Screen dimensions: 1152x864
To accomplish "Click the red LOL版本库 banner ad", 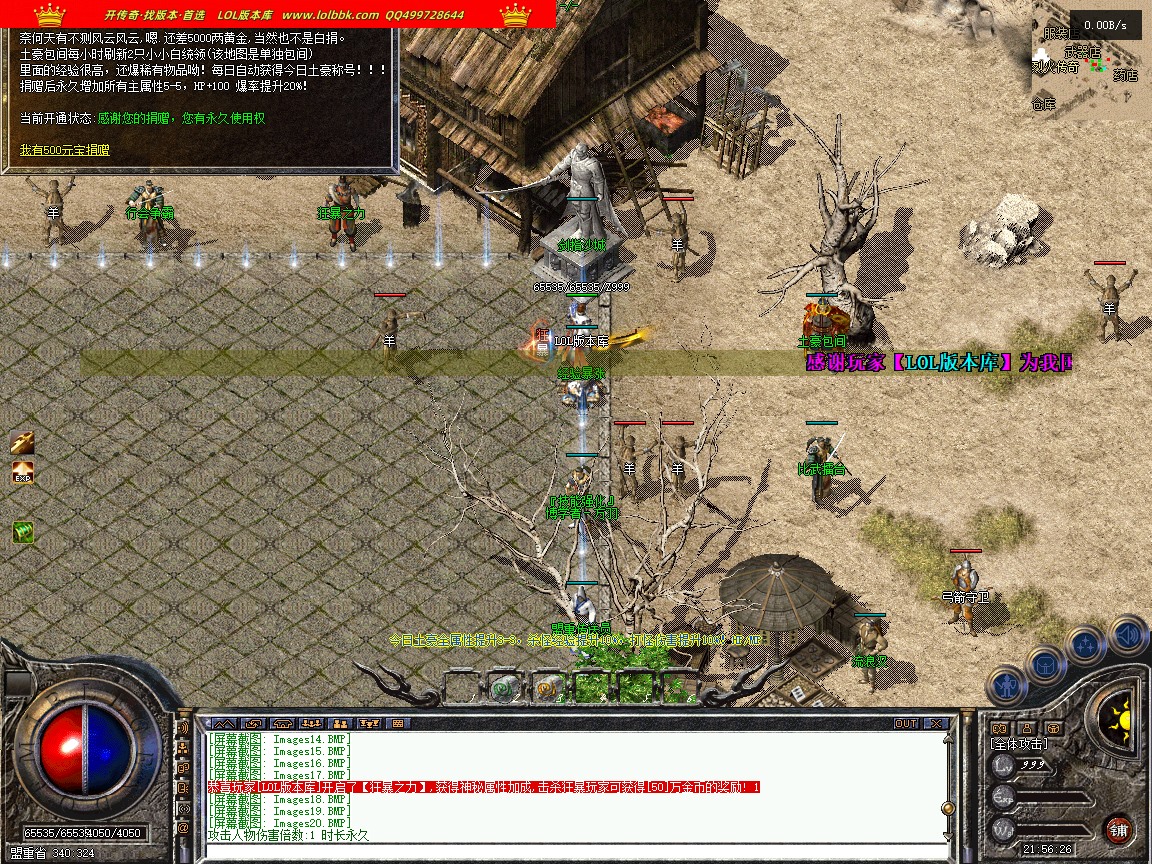I will (x=278, y=14).
